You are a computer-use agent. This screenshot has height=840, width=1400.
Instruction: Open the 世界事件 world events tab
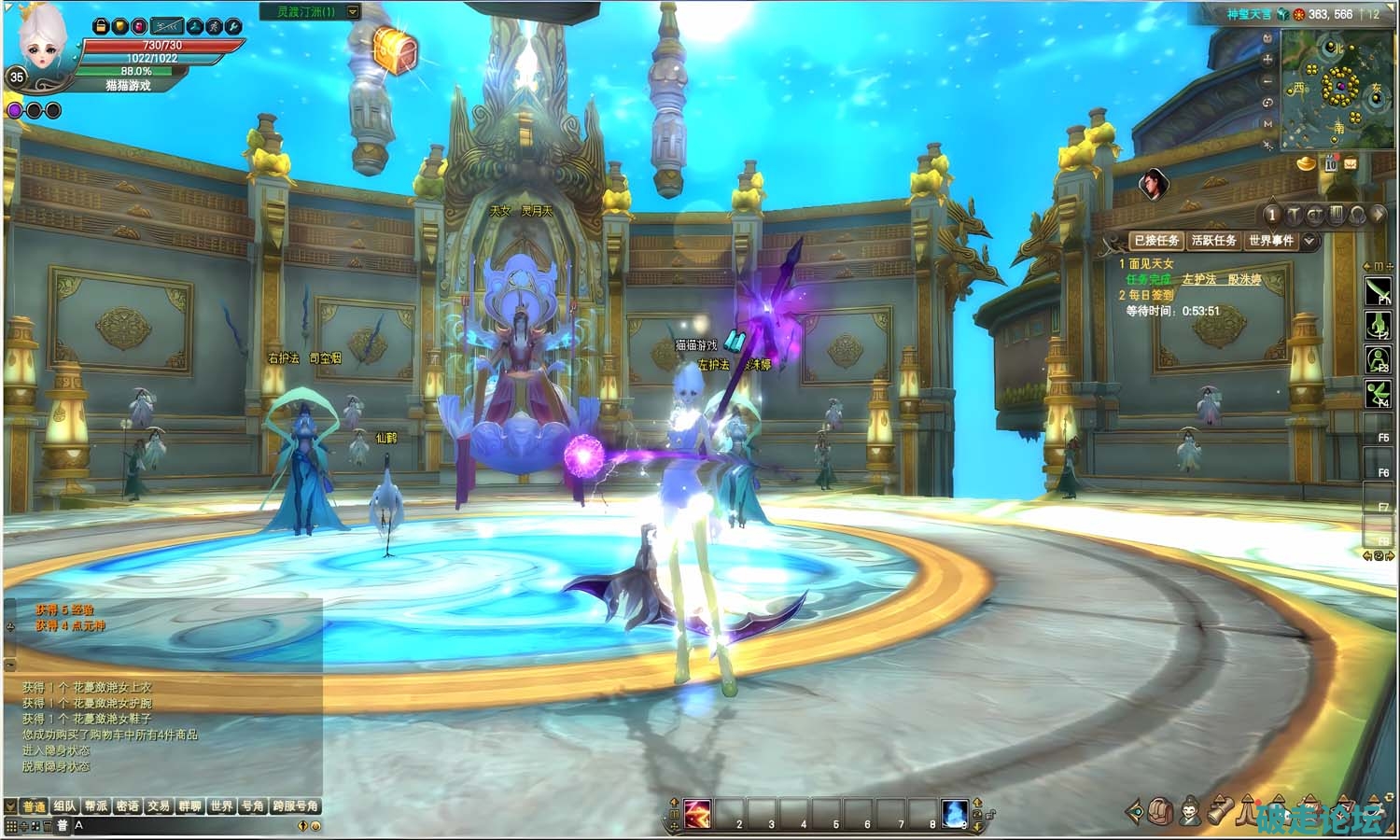point(1270,241)
